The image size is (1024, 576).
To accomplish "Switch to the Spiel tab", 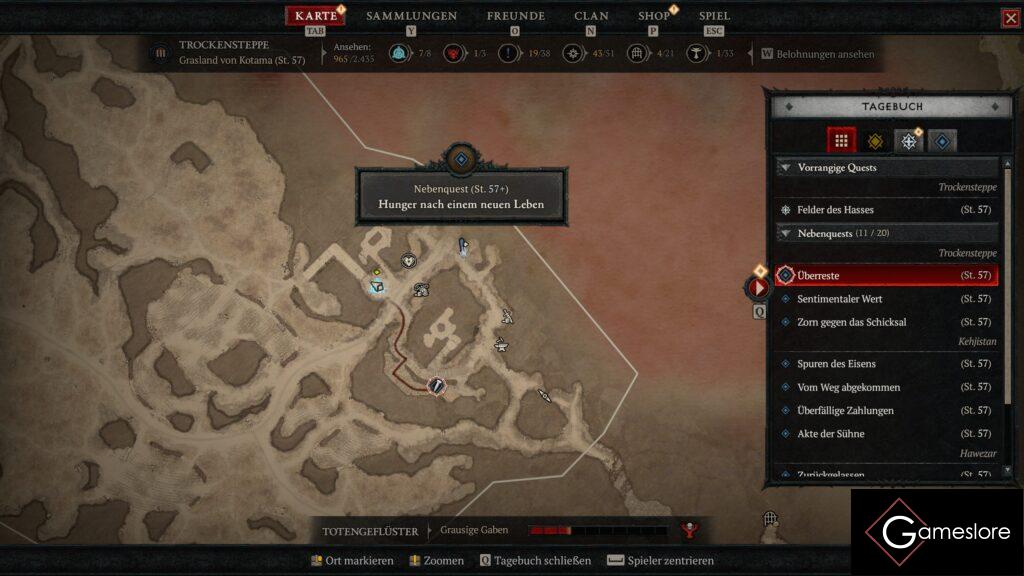I will pyautogui.click(x=714, y=16).
